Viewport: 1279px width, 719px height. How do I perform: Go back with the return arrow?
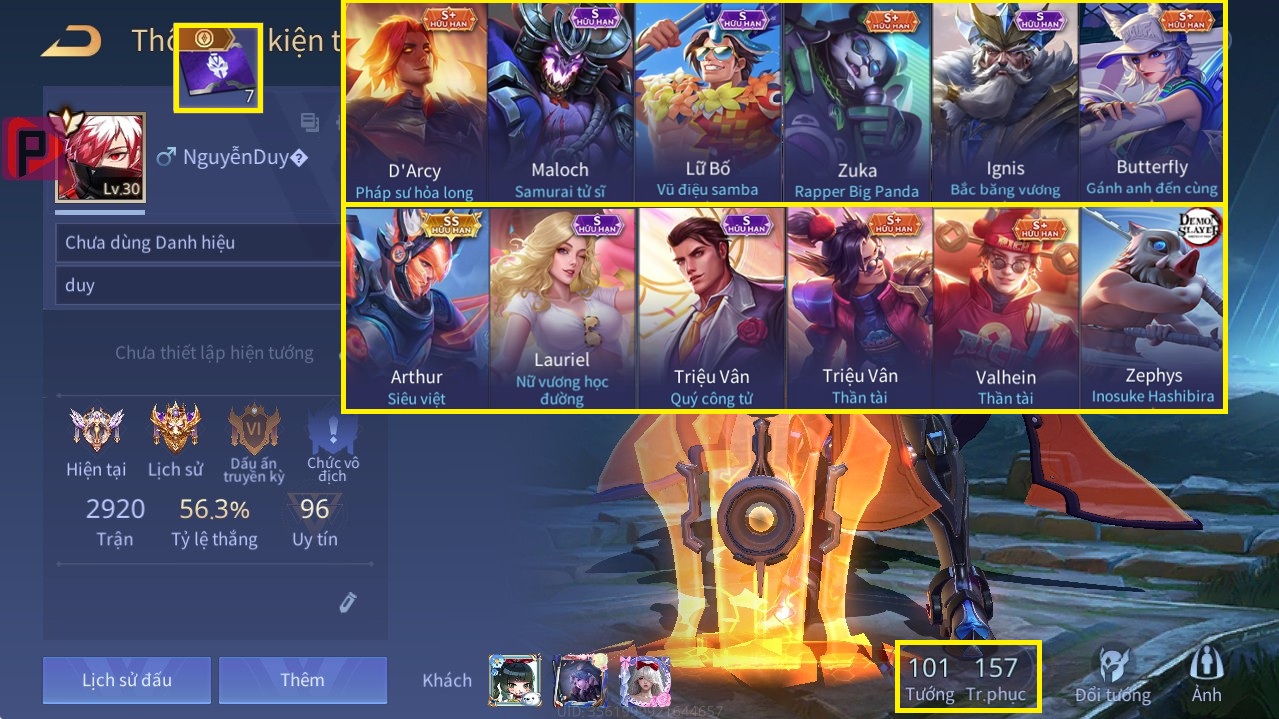pos(71,41)
